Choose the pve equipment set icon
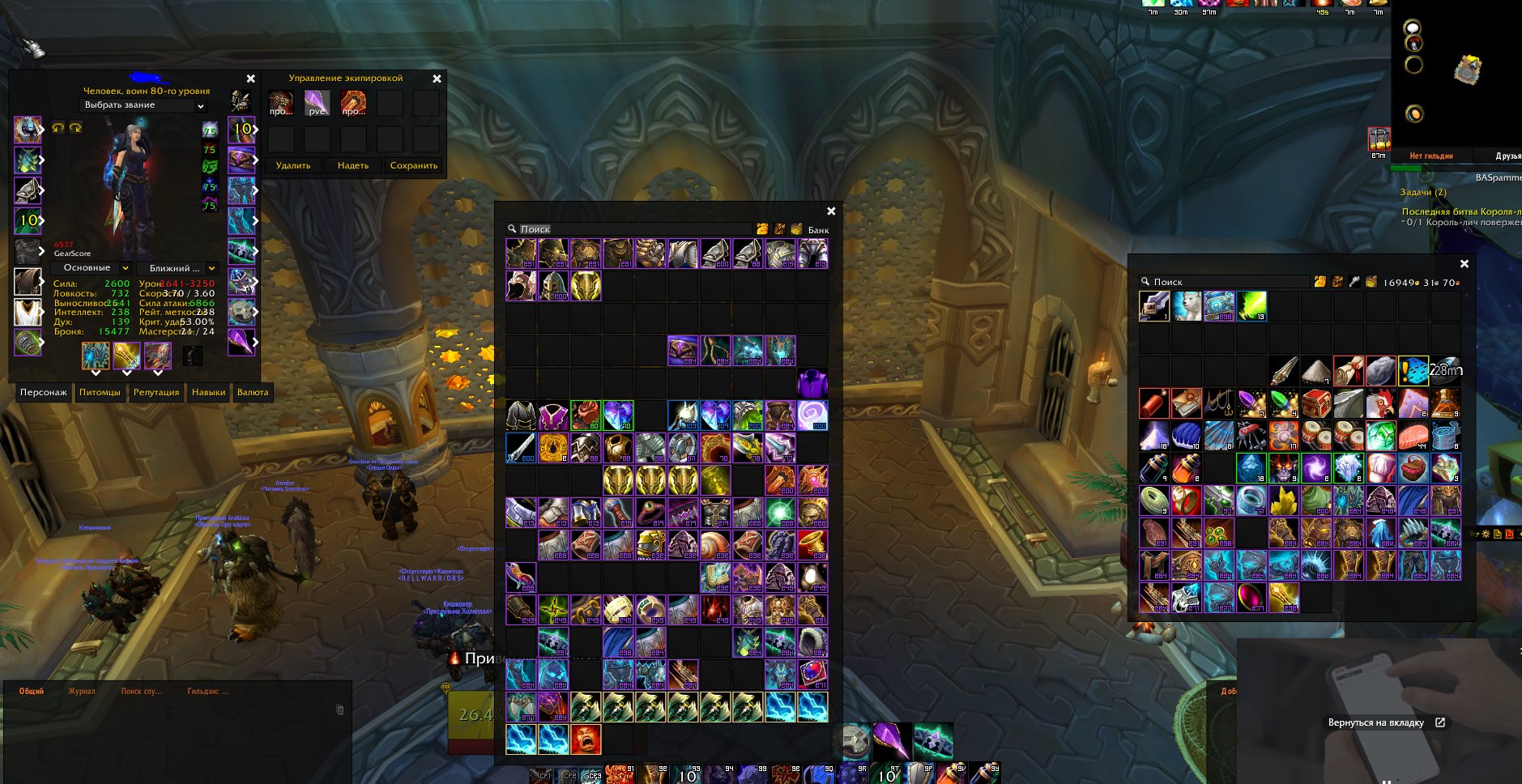1522x784 pixels. [317, 104]
